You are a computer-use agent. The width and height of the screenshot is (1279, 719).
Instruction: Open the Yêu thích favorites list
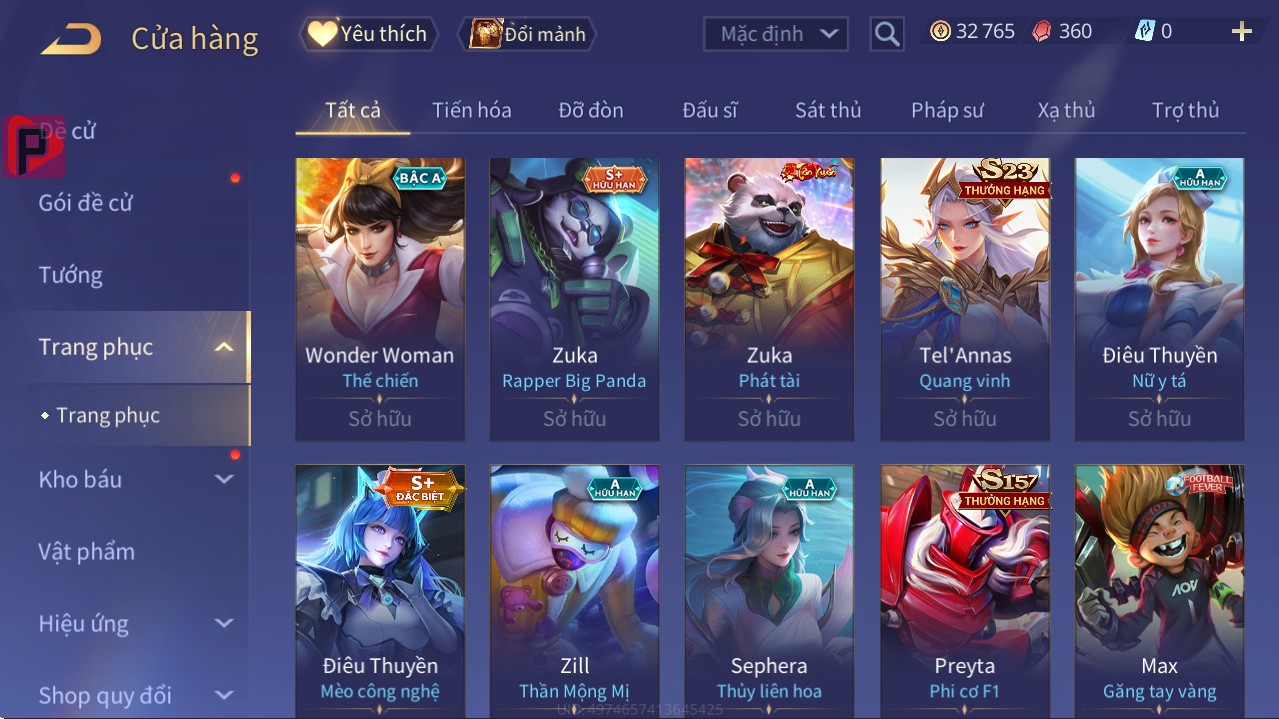(367, 34)
